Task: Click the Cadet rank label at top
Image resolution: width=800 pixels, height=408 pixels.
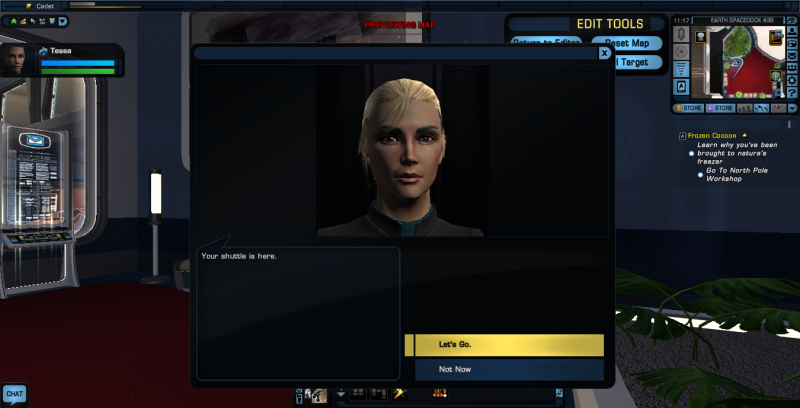Action: tap(44, 6)
